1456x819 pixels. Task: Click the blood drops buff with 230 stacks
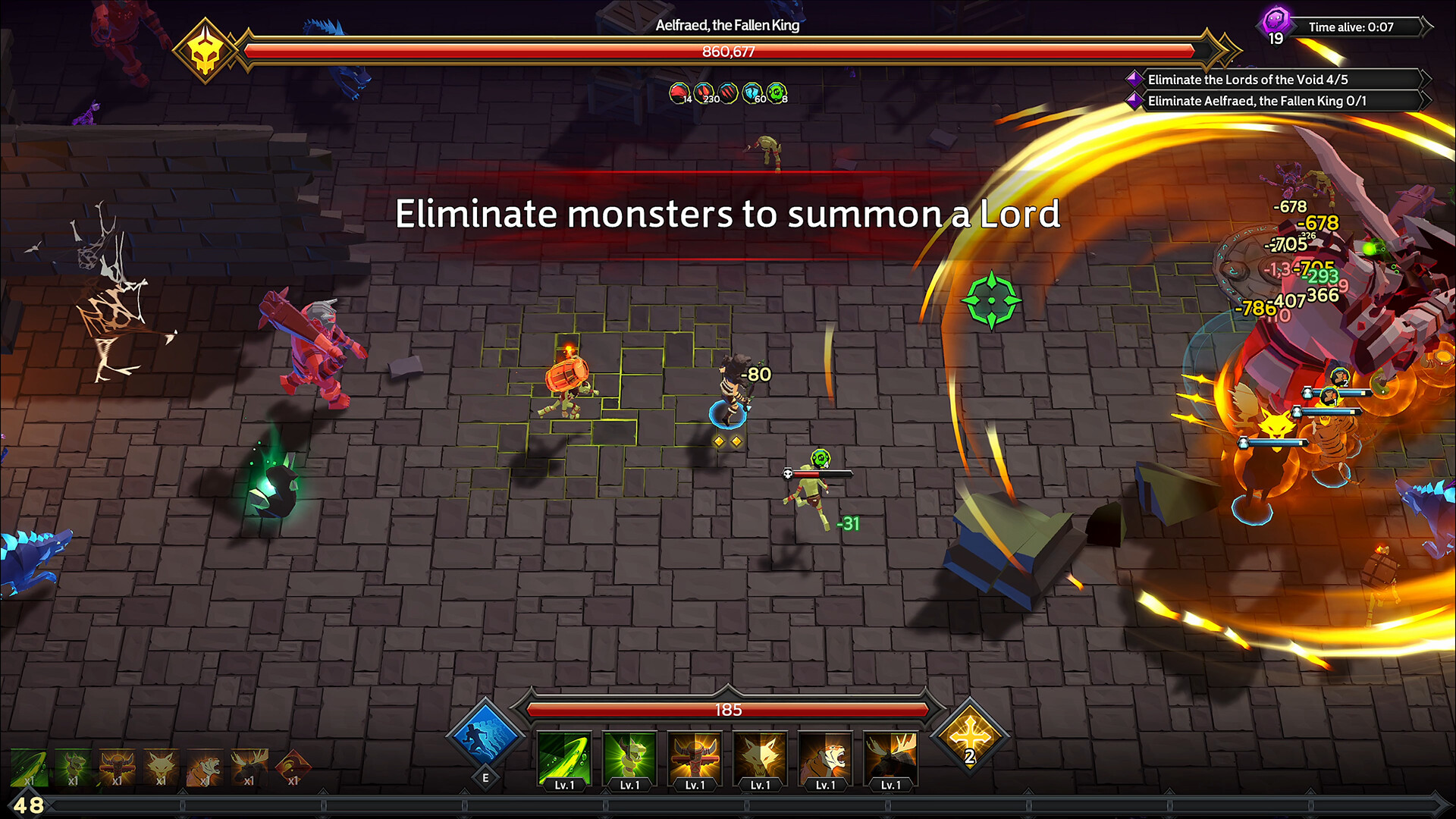pos(704,93)
